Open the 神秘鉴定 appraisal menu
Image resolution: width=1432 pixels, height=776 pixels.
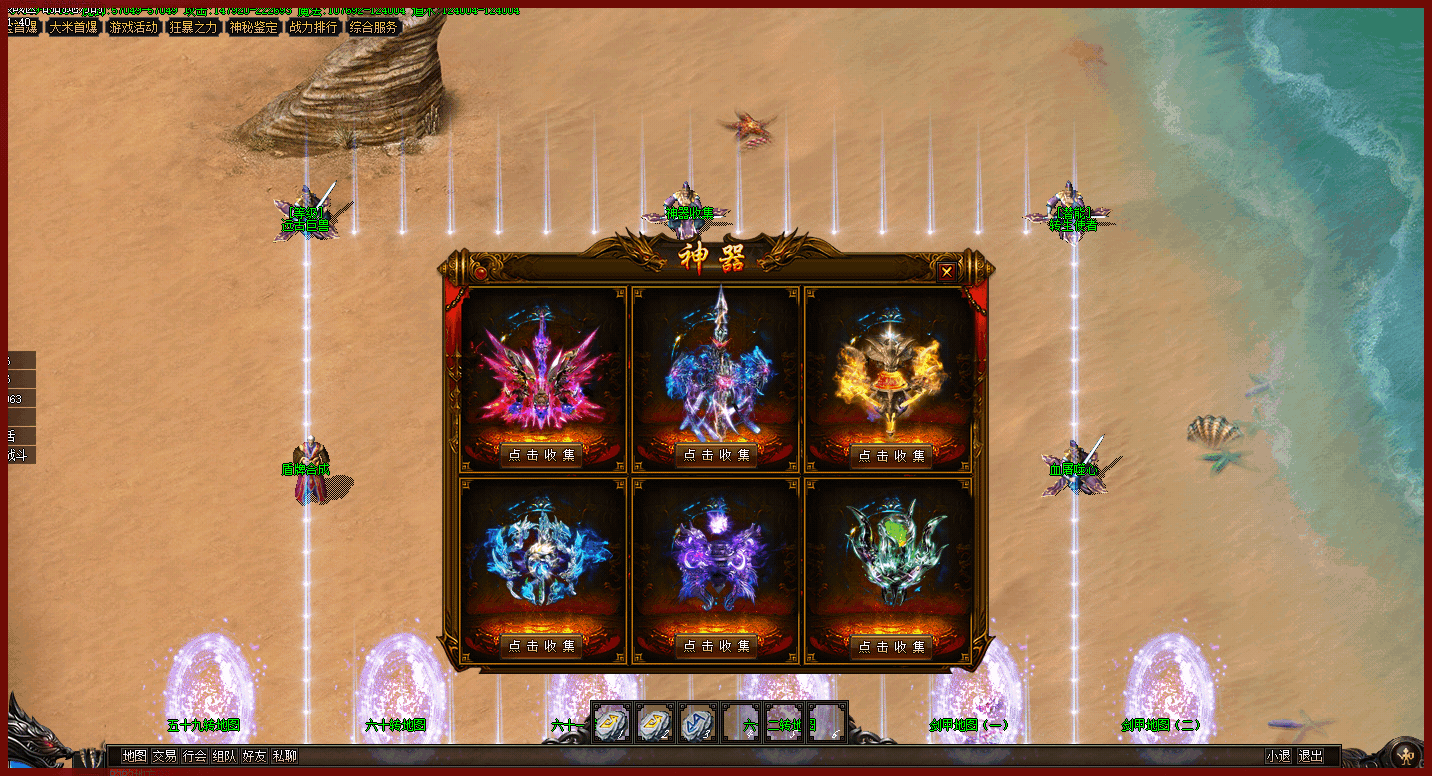point(254,27)
